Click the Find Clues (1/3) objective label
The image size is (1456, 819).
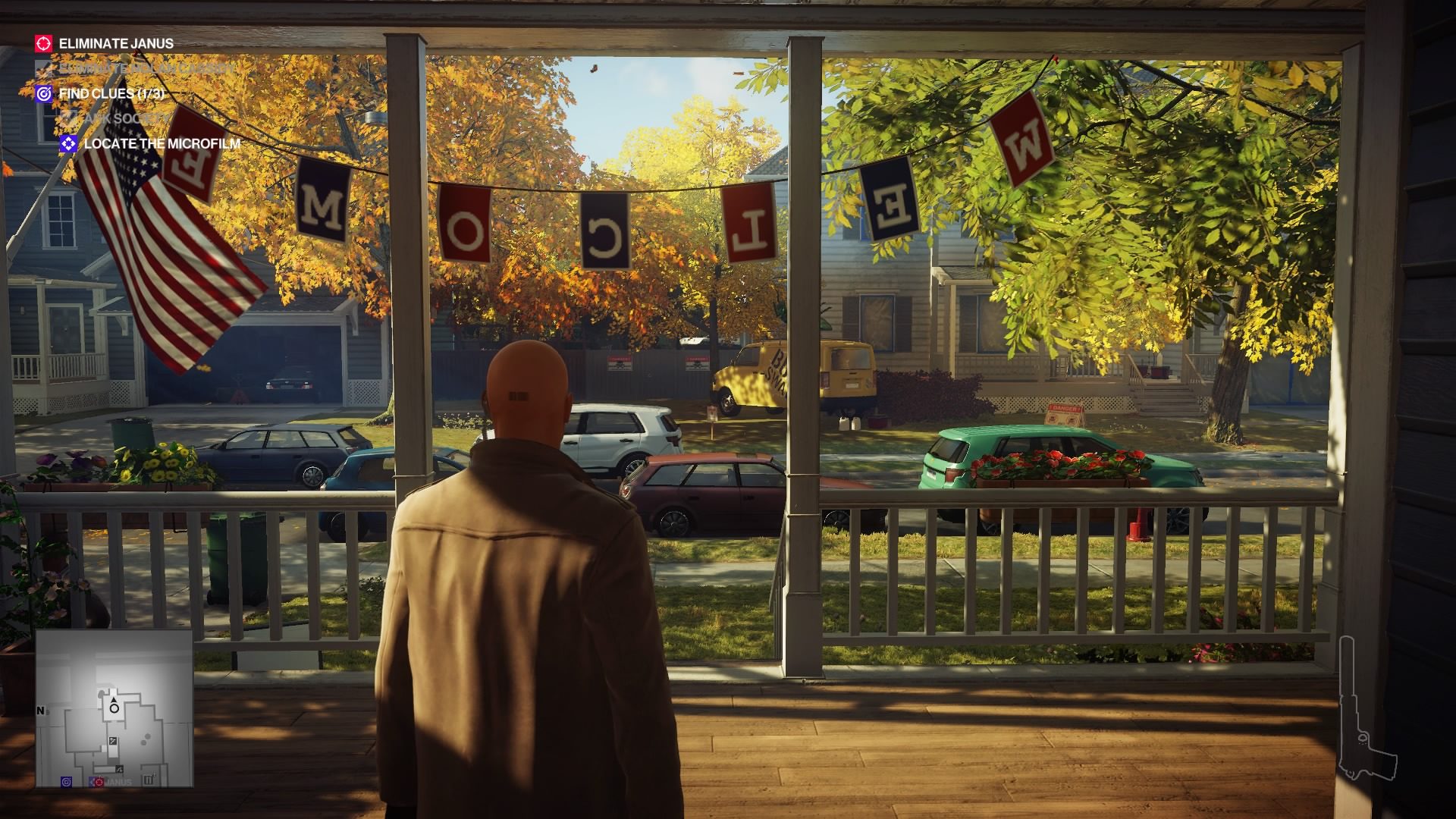click(114, 94)
